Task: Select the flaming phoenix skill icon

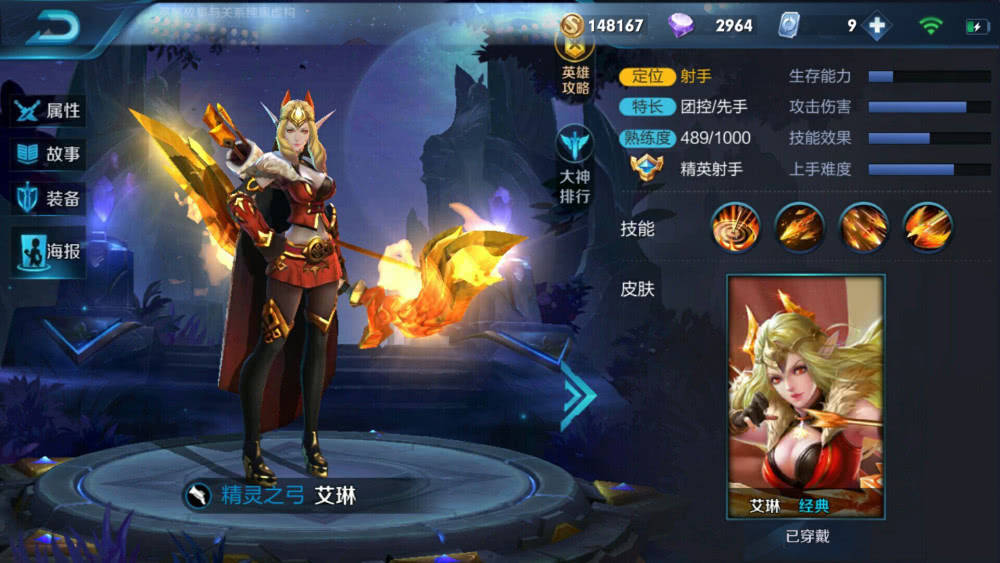Action: [927, 227]
